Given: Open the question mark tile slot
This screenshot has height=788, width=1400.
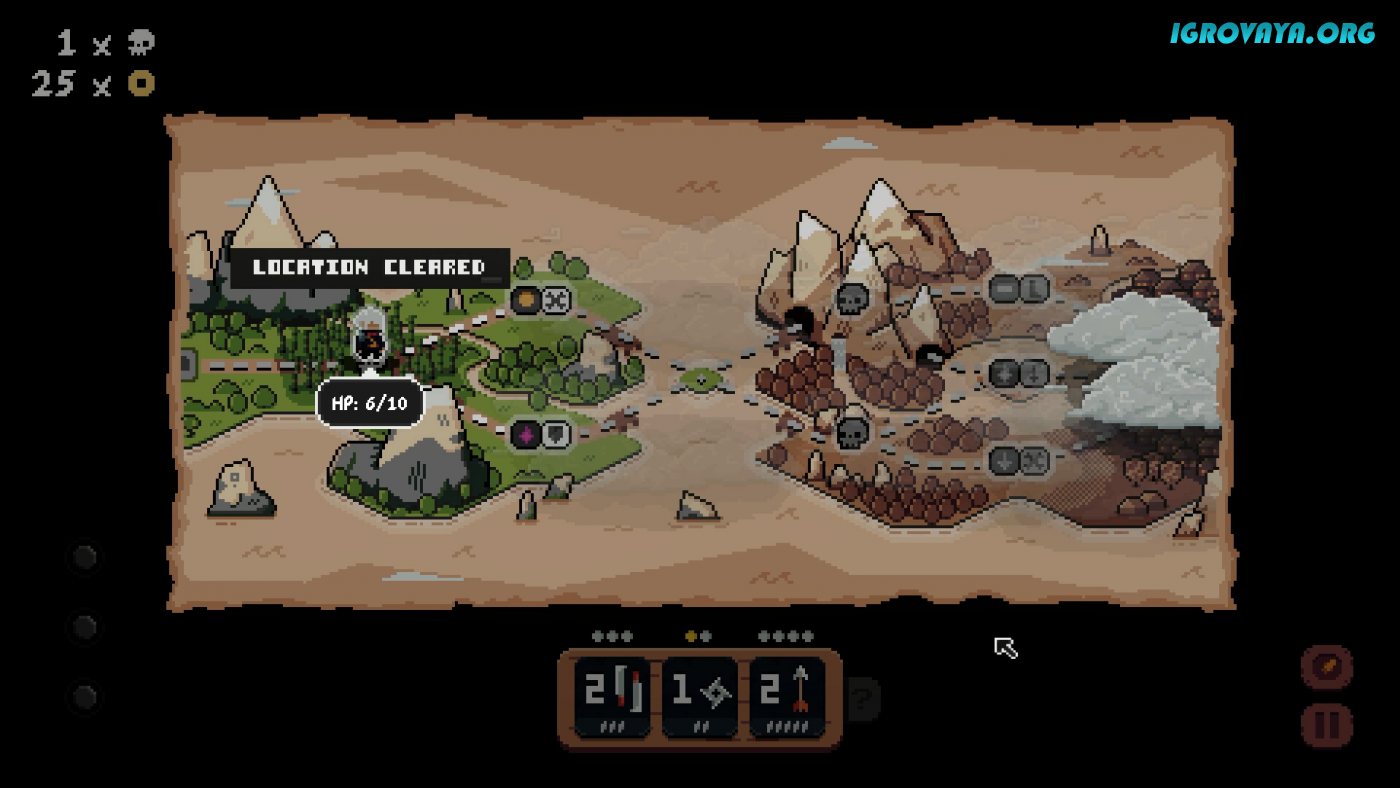Looking at the screenshot, I should point(861,698).
